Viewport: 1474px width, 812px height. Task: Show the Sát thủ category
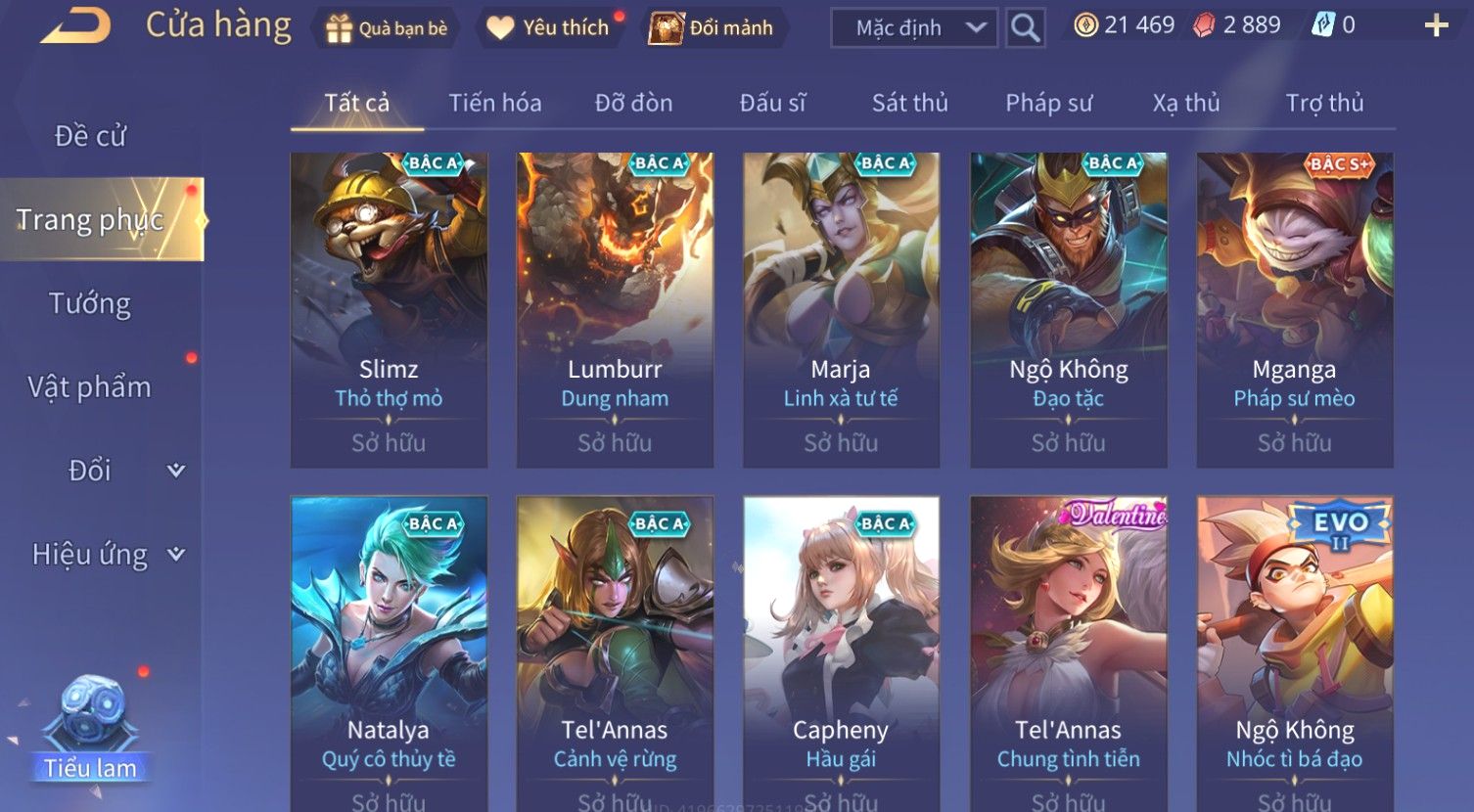909,103
